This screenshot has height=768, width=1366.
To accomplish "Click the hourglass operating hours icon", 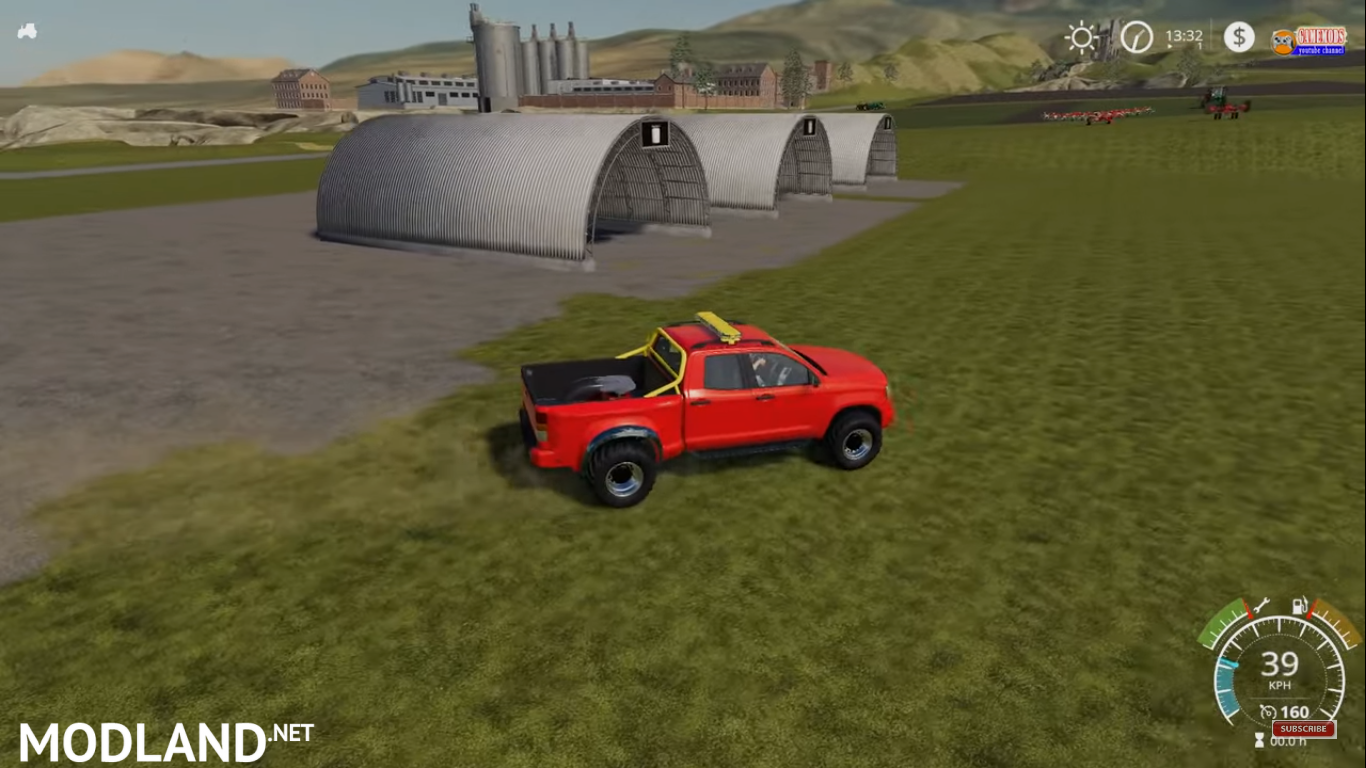I will [1259, 739].
